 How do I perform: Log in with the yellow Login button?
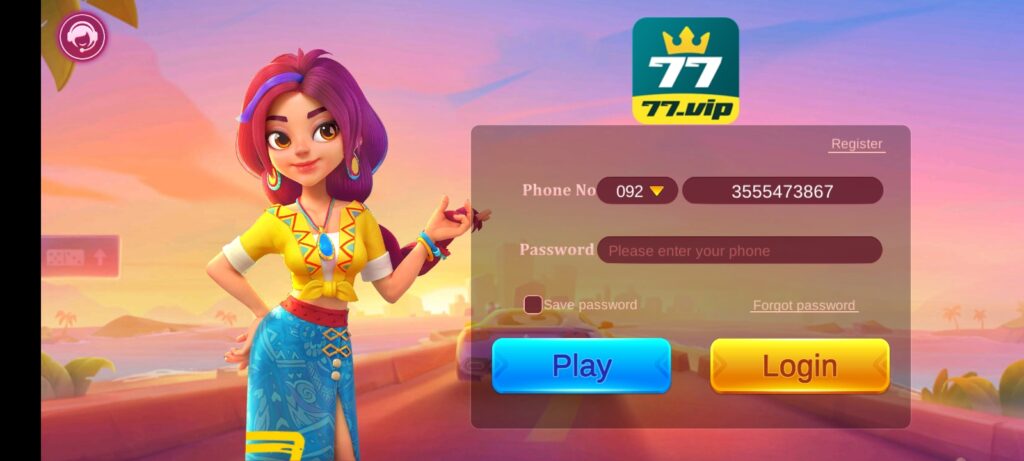[x=799, y=366]
